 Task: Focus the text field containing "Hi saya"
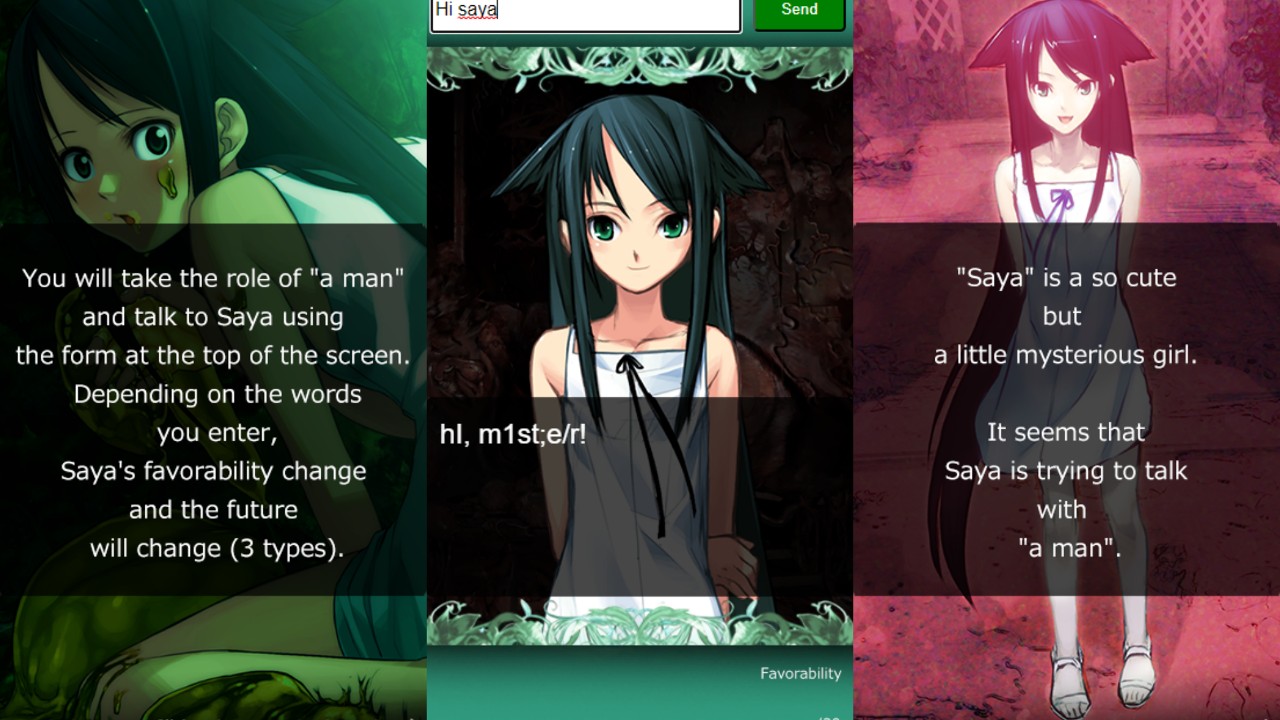[585, 13]
